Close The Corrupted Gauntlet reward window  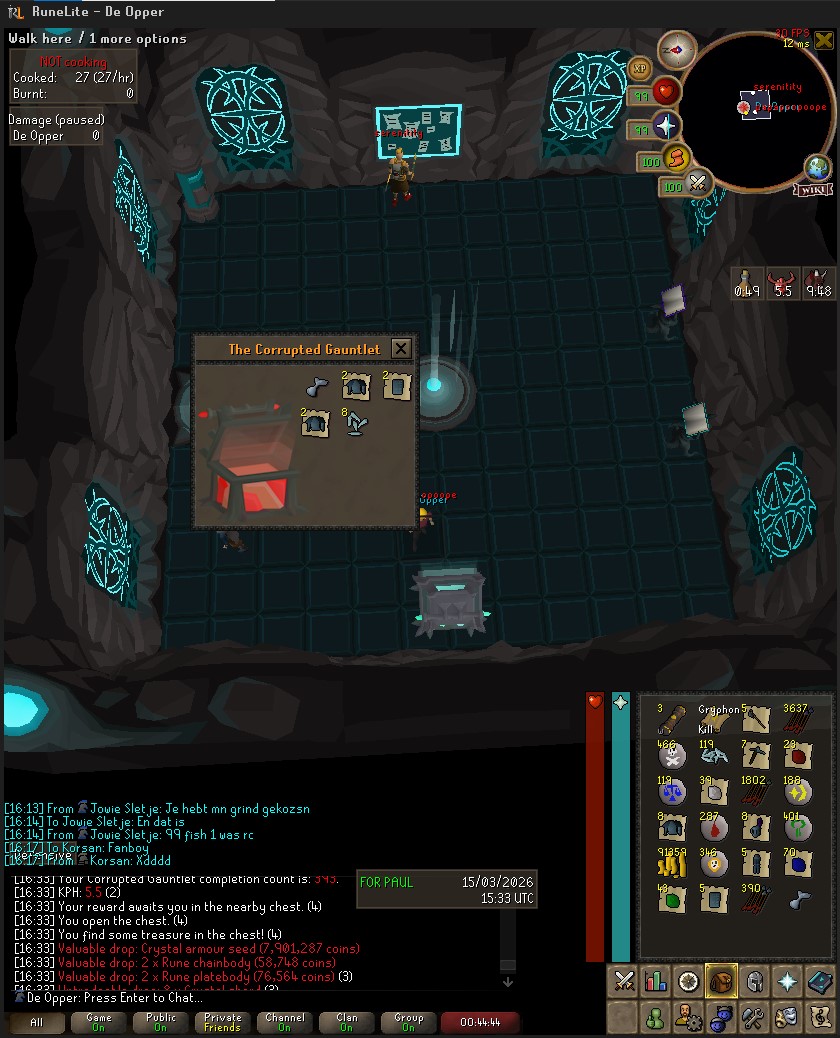point(400,349)
